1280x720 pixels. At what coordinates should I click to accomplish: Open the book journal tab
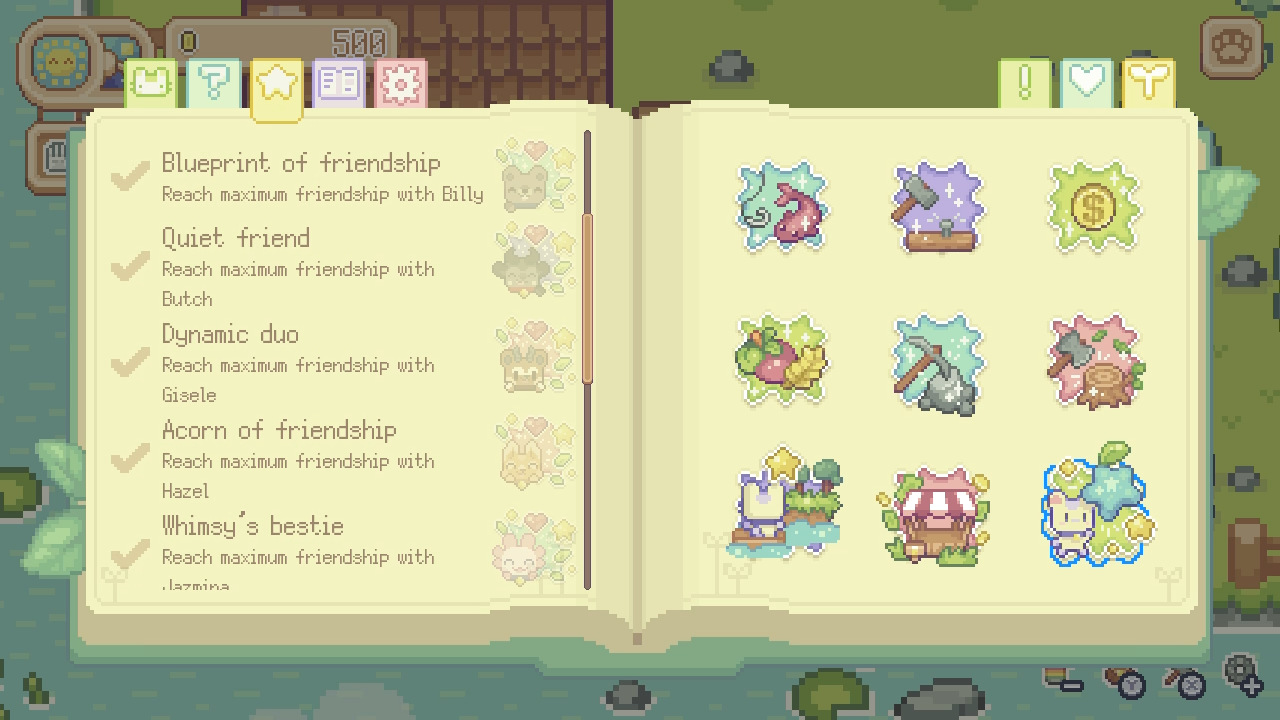coord(339,81)
